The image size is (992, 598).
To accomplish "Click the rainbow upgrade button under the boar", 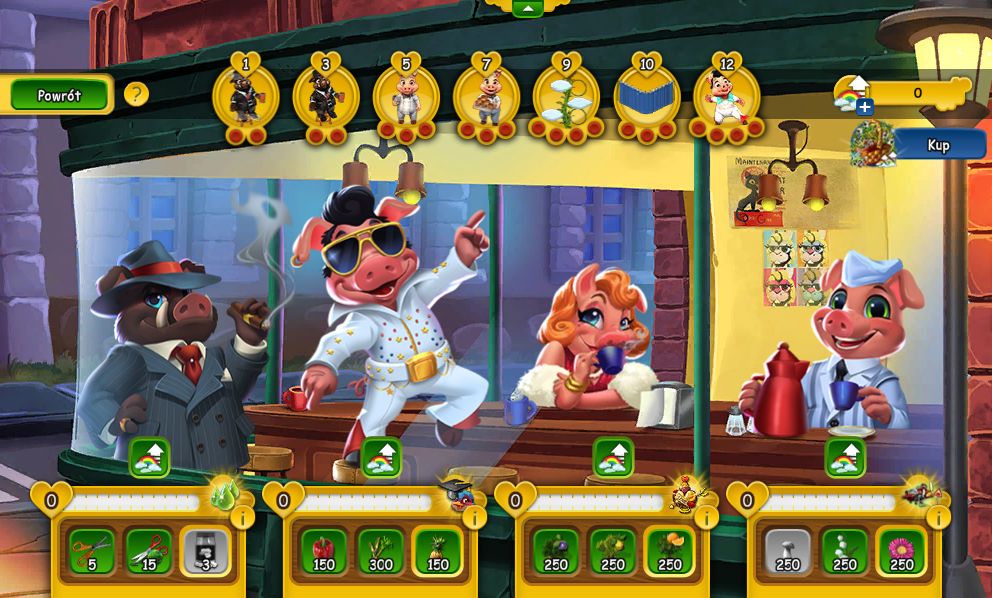I will [149, 457].
